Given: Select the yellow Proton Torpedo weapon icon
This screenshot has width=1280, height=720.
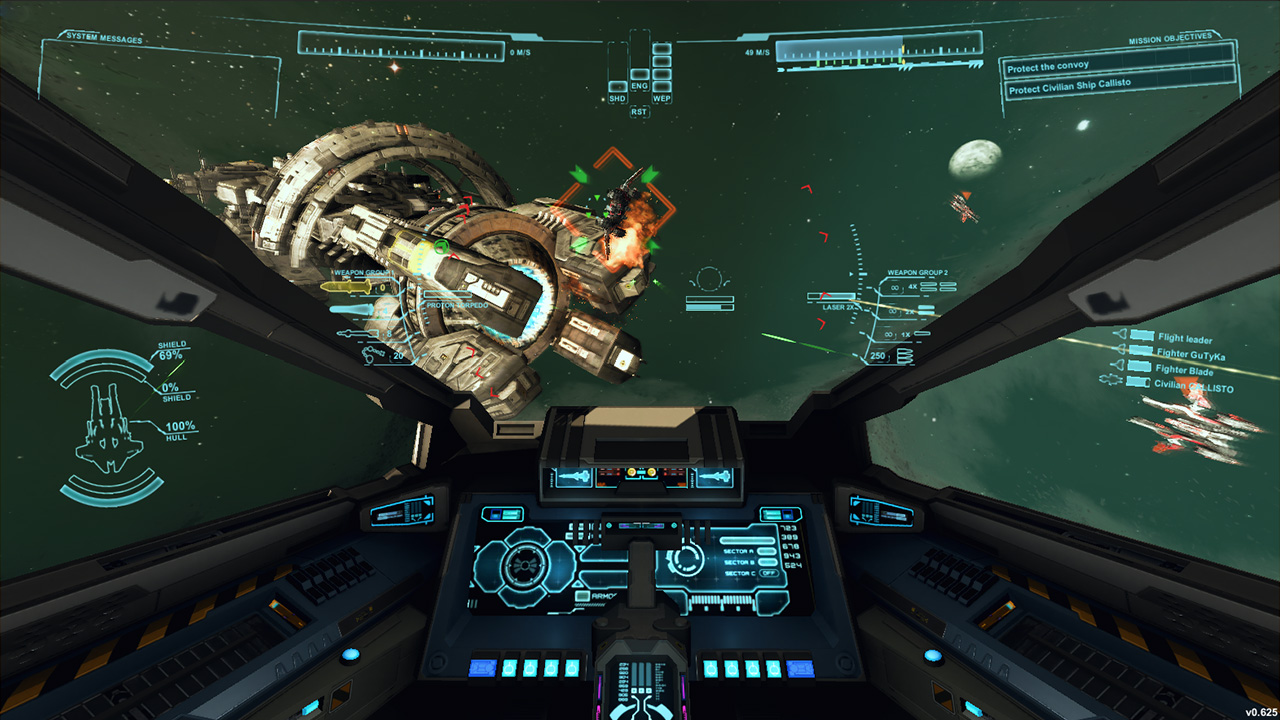Looking at the screenshot, I should [348, 287].
